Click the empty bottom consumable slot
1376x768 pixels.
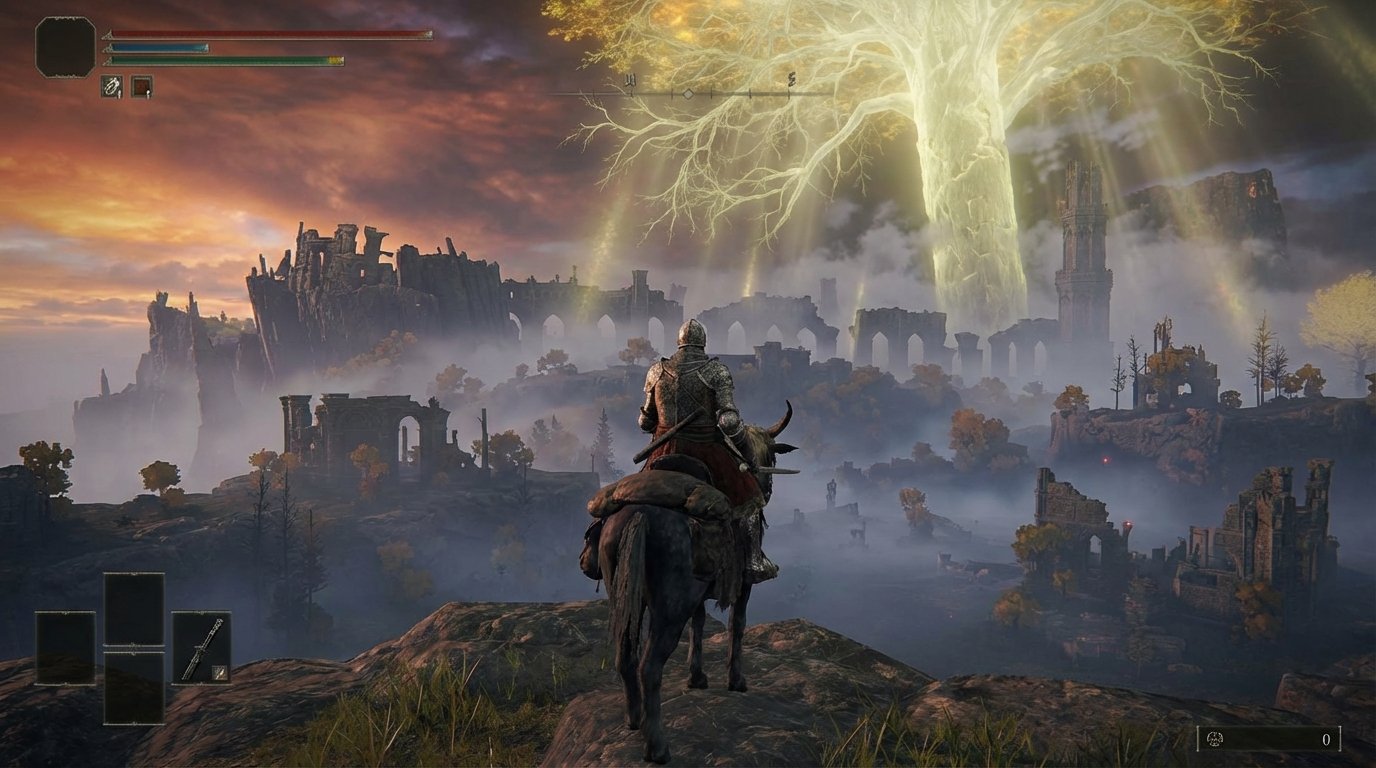click(133, 686)
